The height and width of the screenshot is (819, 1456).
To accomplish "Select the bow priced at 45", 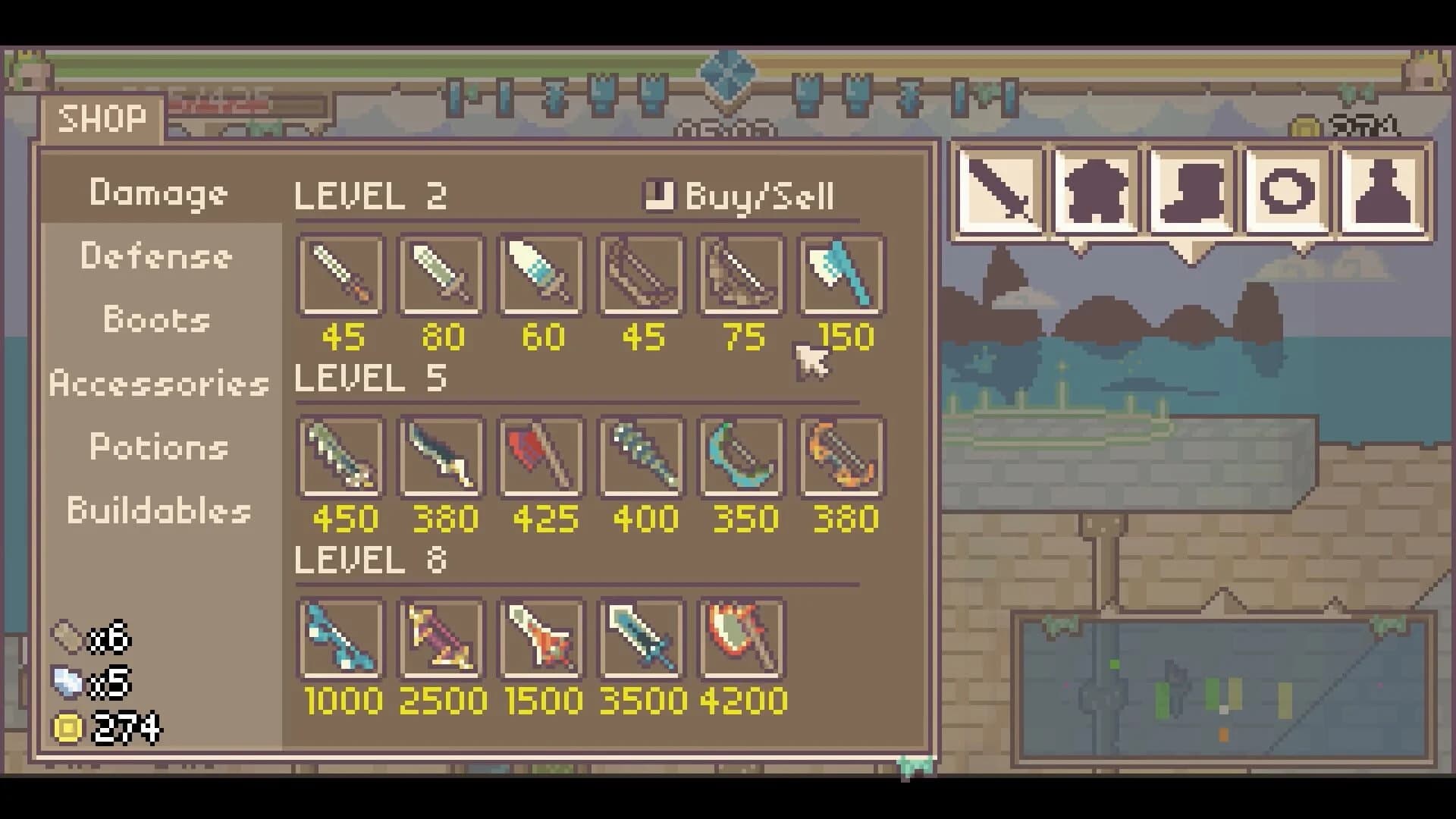I will click(x=642, y=275).
